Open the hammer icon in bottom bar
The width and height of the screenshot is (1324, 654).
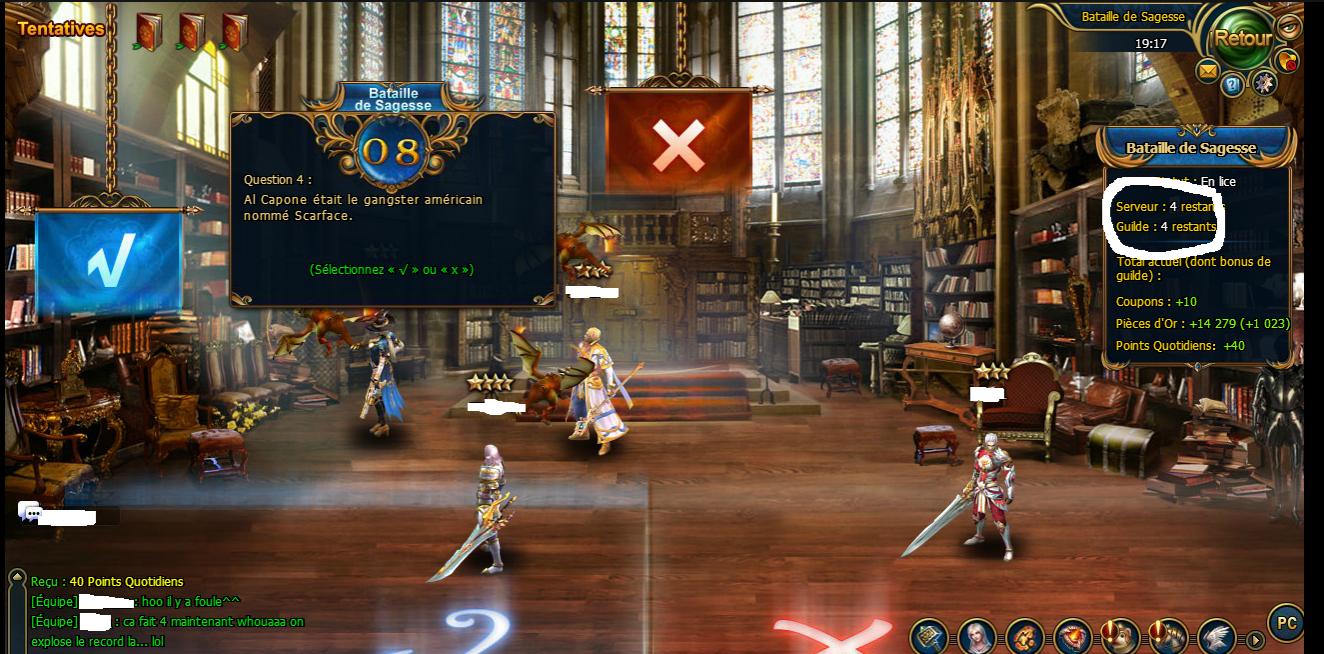(x=929, y=637)
